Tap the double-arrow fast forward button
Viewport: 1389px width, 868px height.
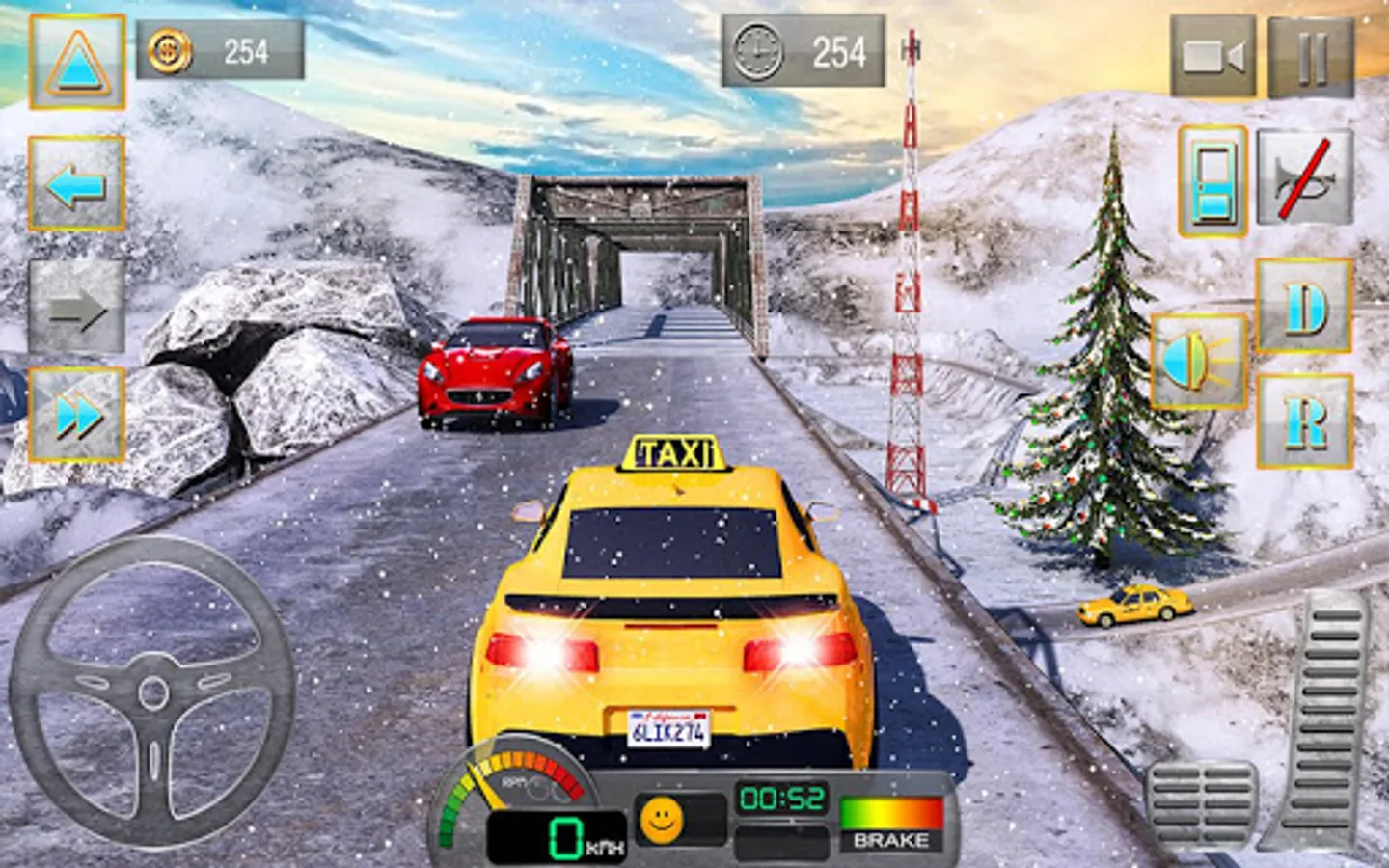tap(76, 416)
